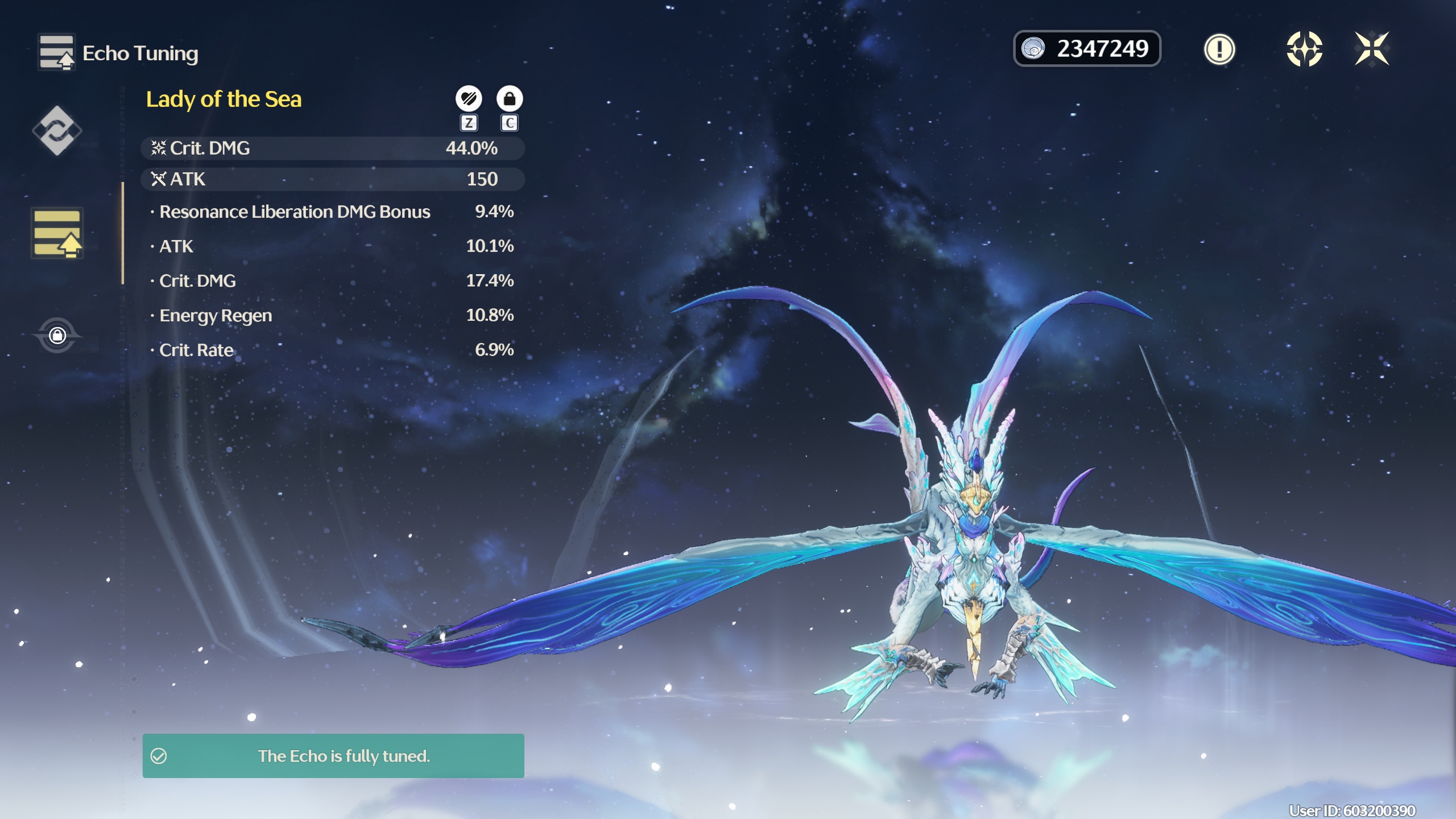Click "The Echo is fully tuned" banner
Viewport: 1456px width, 819px height.
pyautogui.click(x=333, y=756)
